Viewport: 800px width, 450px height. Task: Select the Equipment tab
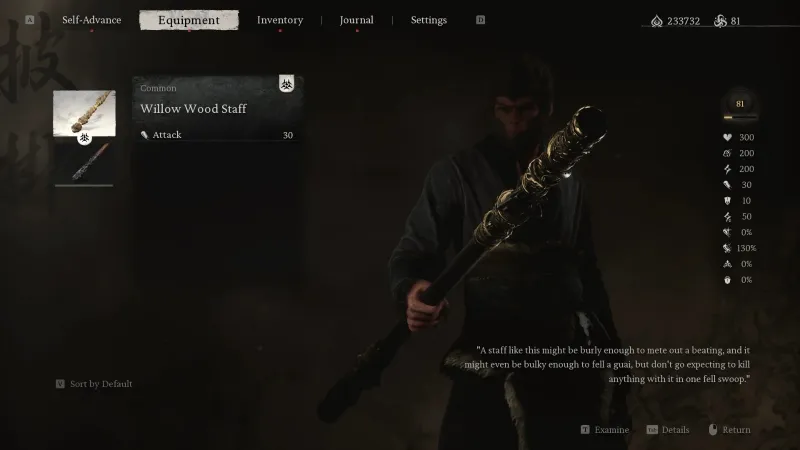(189, 20)
